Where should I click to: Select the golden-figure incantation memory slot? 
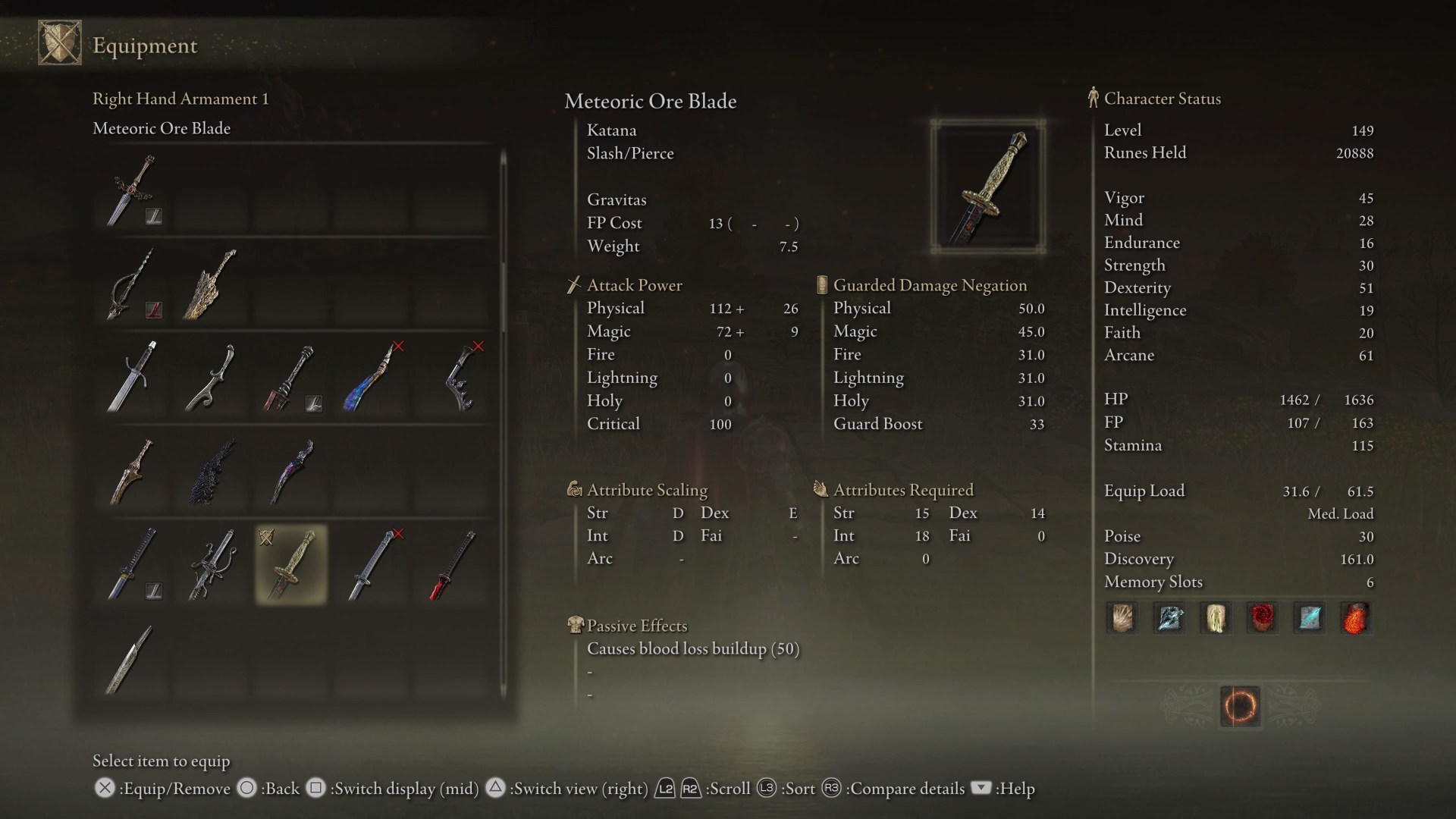(x=1216, y=618)
